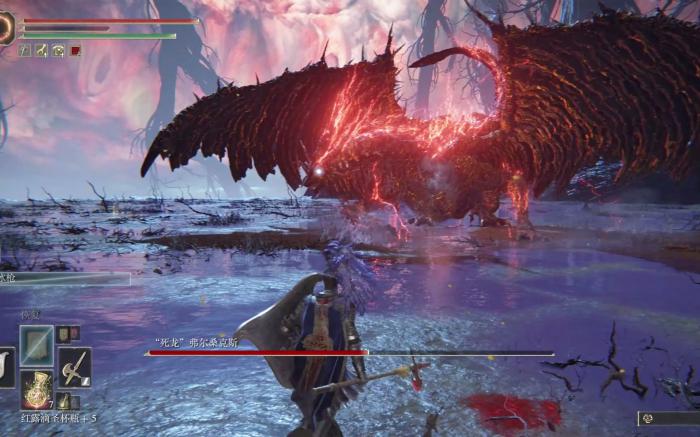Click the left-hand shield equipment slot
This screenshot has width=700, height=437.
5,367
